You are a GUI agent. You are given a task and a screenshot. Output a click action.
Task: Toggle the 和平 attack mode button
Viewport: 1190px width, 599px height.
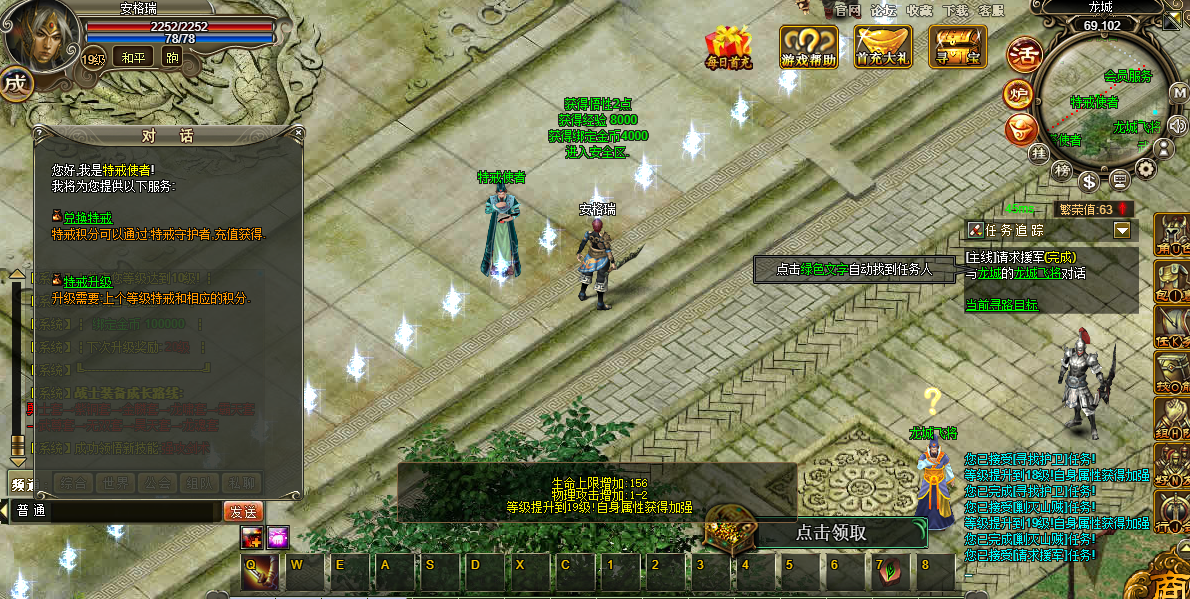coord(132,57)
